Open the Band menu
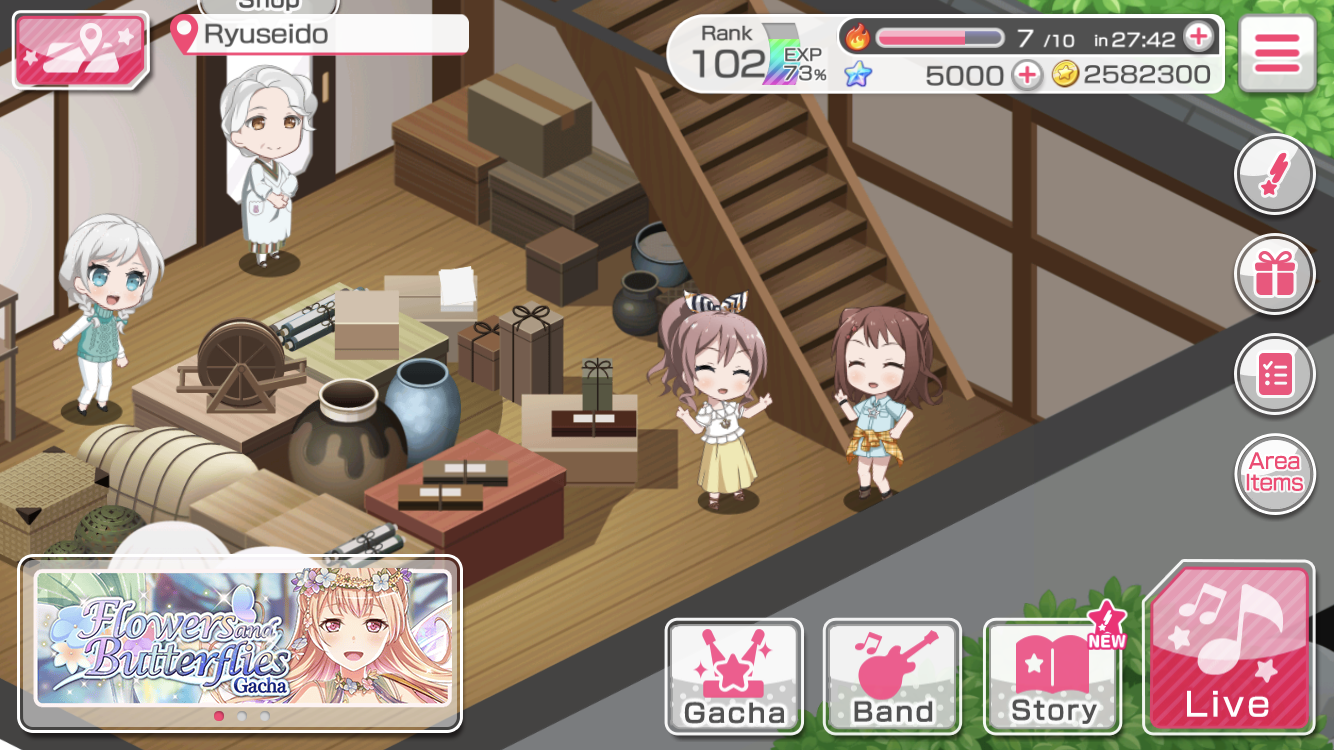1334x750 pixels. (892, 676)
